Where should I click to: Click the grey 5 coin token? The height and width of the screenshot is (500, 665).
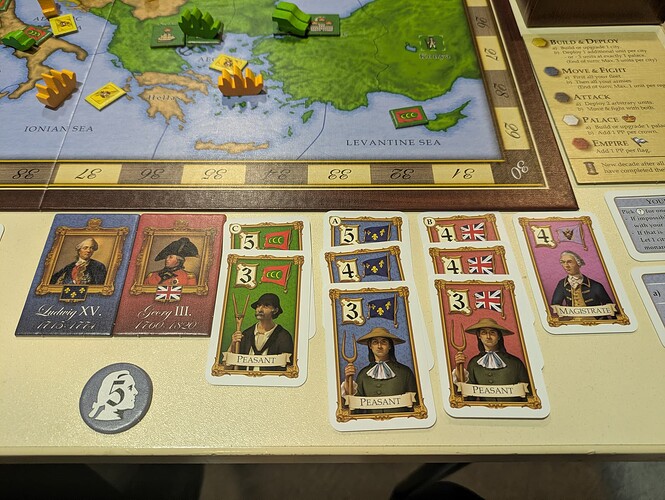point(116,397)
